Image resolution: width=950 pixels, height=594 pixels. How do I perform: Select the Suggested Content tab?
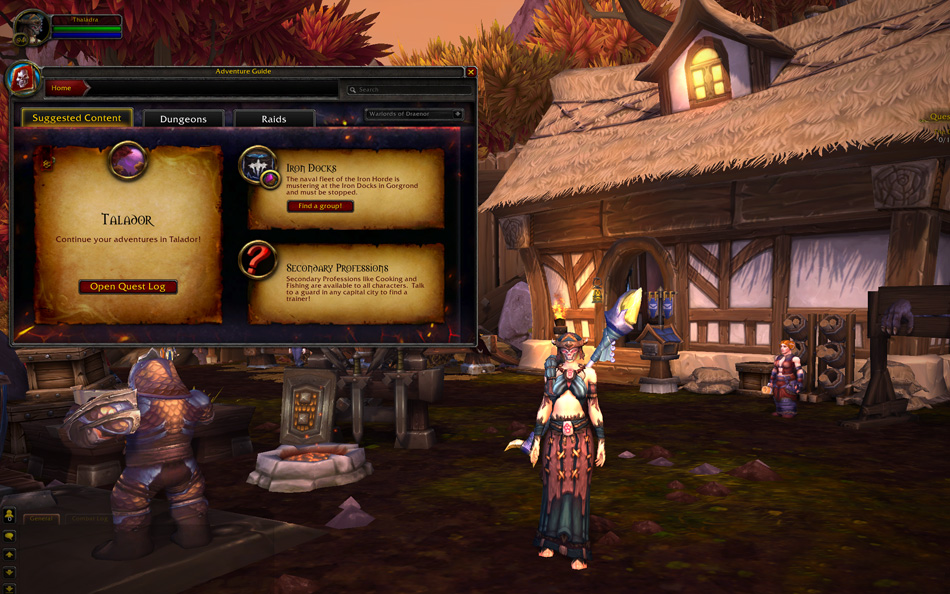pyautogui.click(x=77, y=118)
